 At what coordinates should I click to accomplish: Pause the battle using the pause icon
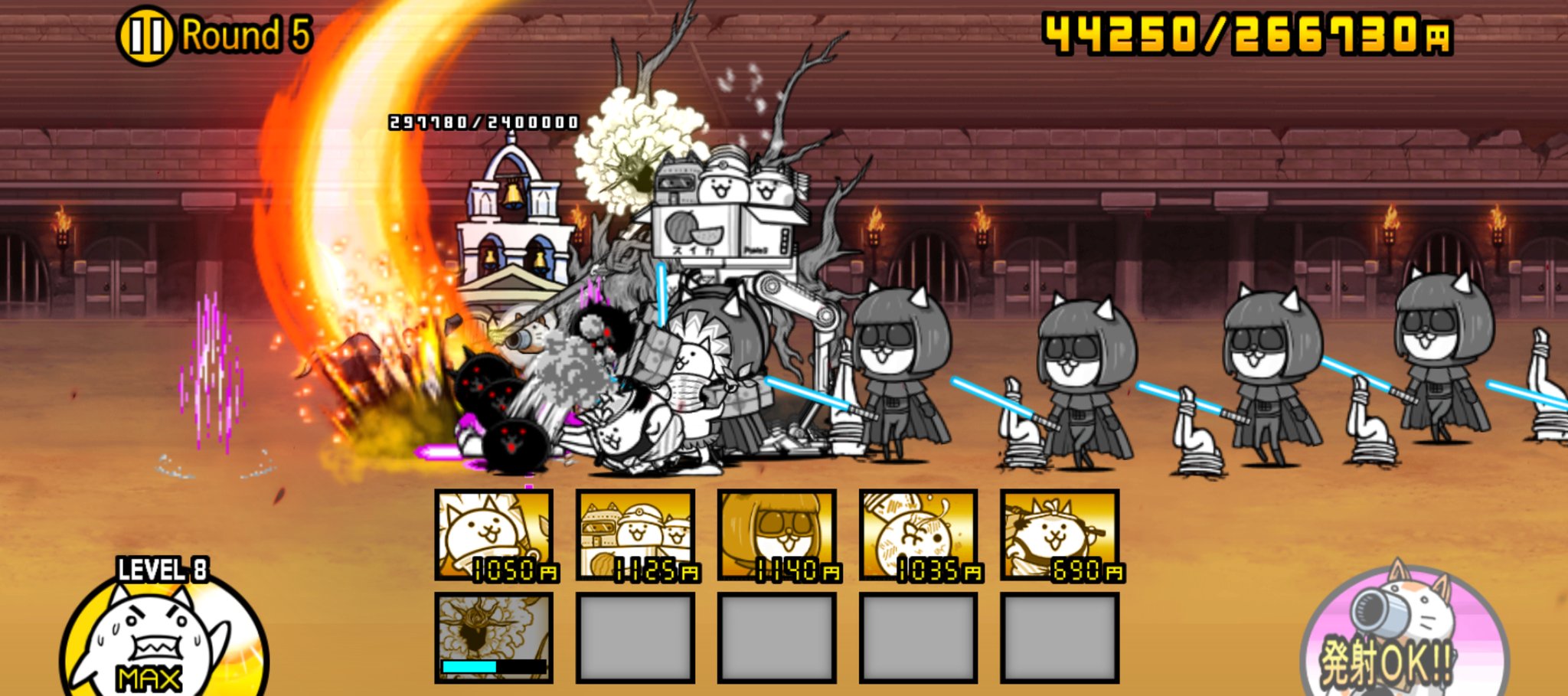(147, 31)
